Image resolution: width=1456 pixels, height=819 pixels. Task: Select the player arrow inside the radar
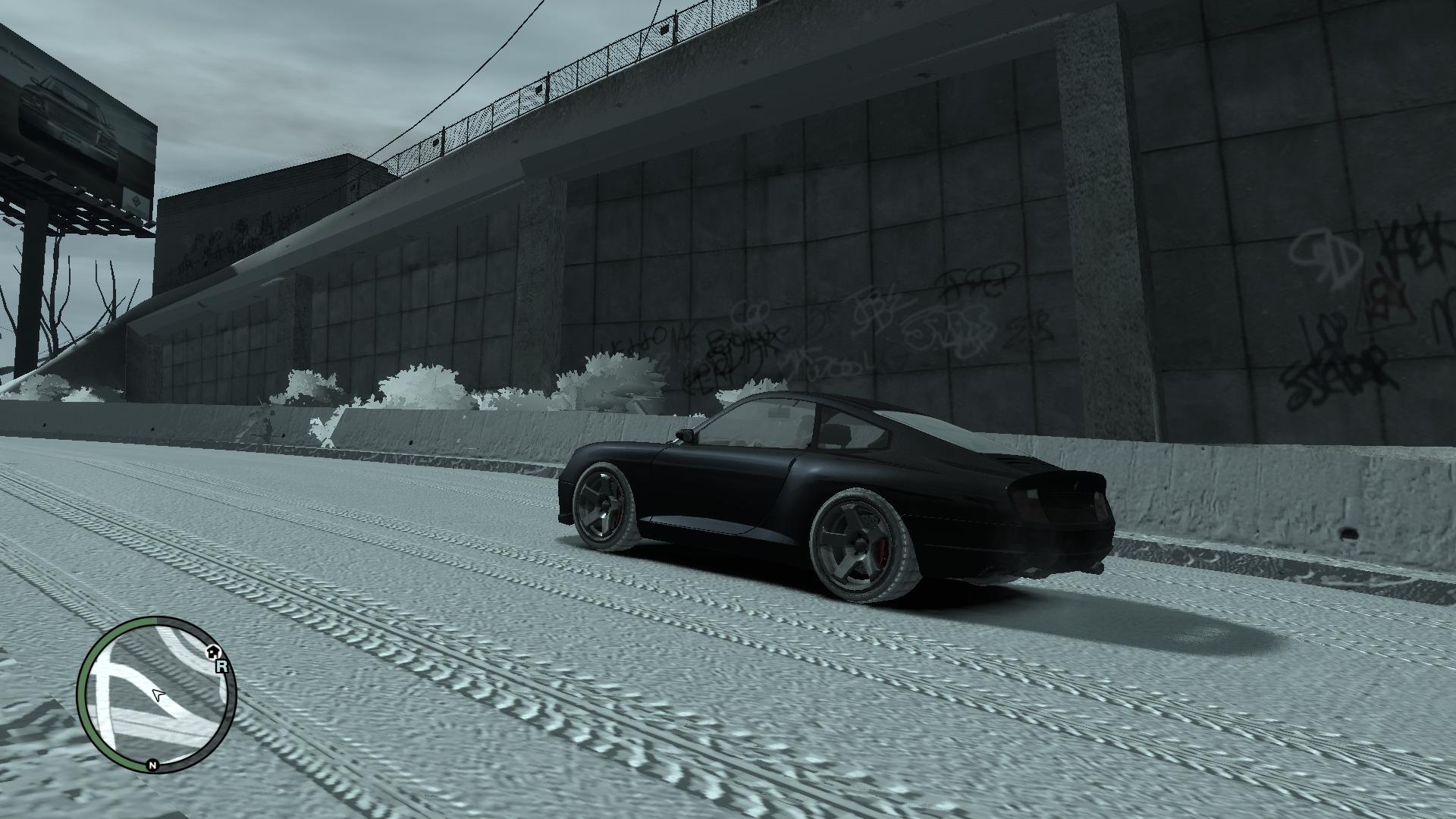[x=158, y=694]
